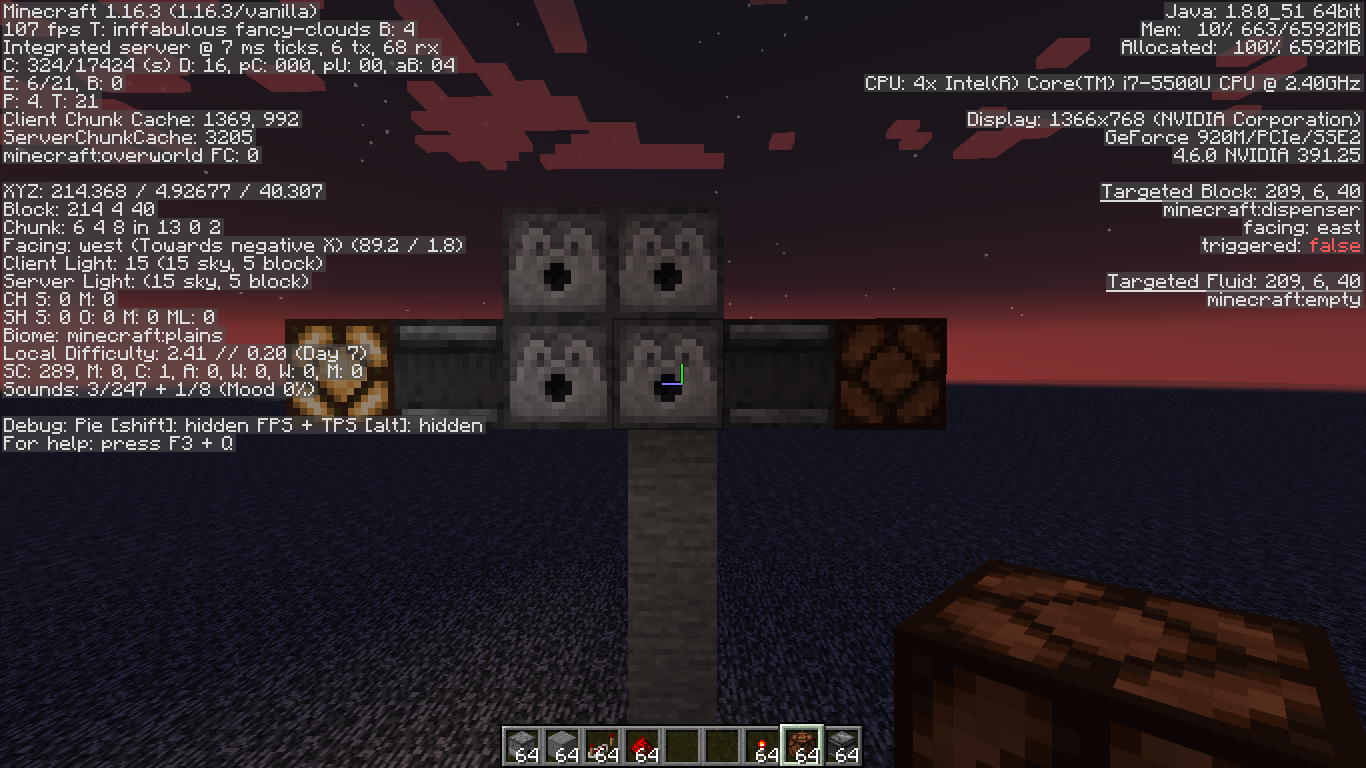Select the smooth stone block hotbar slot
This screenshot has width=1366, height=768.
pos(561,745)
